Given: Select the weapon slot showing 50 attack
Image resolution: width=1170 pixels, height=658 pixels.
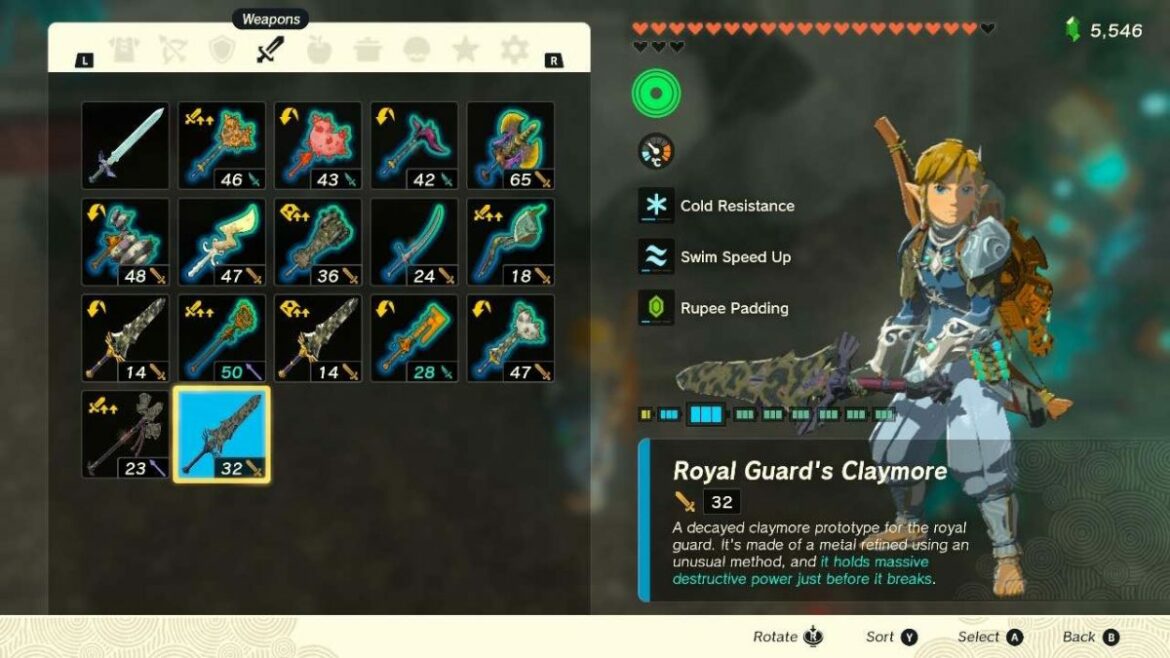Looking at the screenshot, I should [221, 338].
